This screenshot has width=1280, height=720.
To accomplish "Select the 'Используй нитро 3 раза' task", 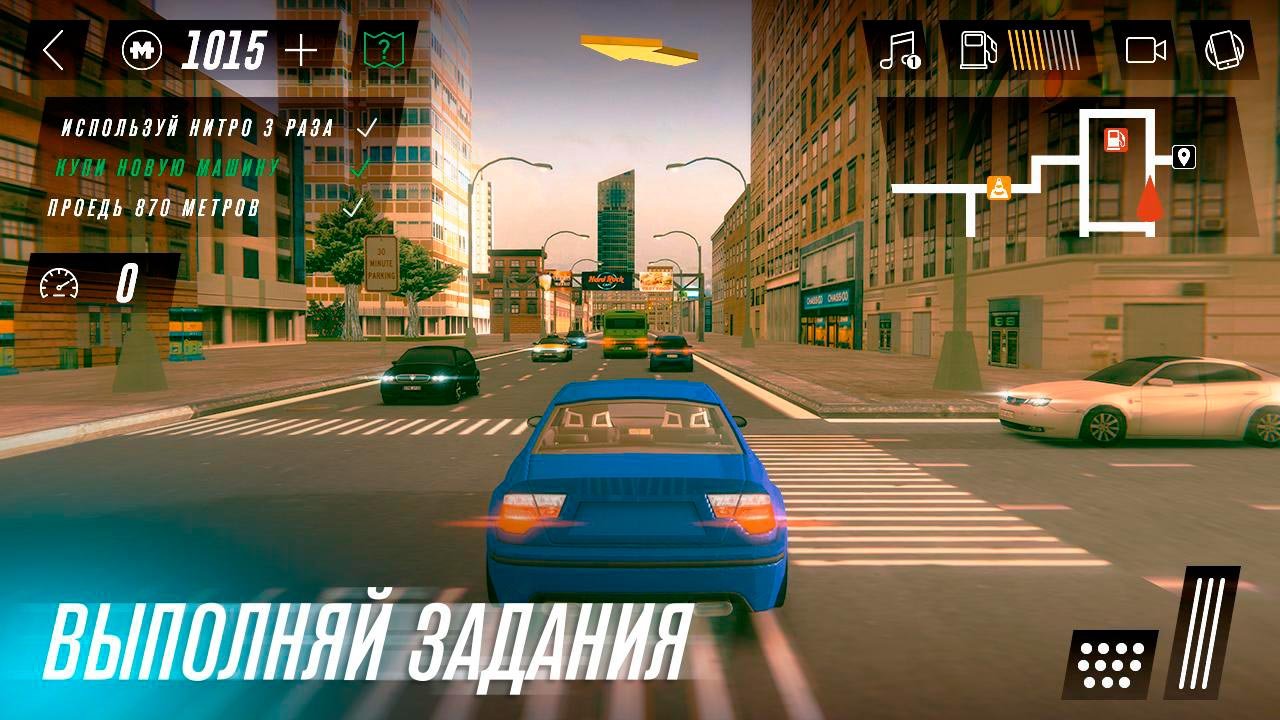I will click(x=198, y=128).
